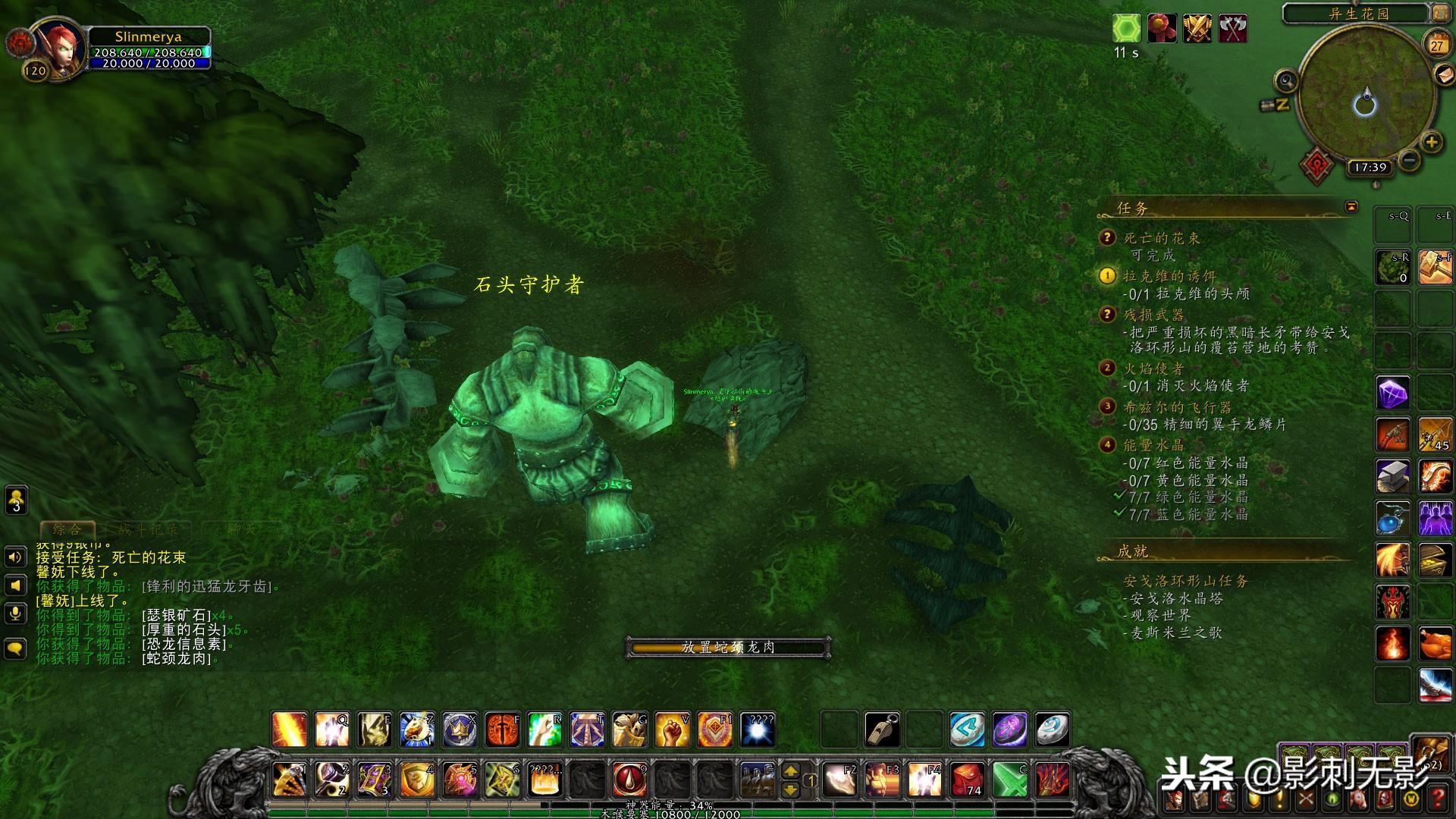Zoom in the minimap with the plus button
Screen dimensions: 1456x819
tap(1431, 142)
